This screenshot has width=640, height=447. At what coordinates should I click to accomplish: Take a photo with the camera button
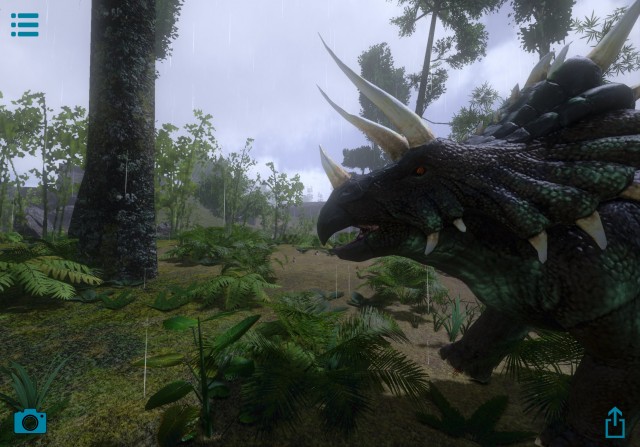[30, 421]
